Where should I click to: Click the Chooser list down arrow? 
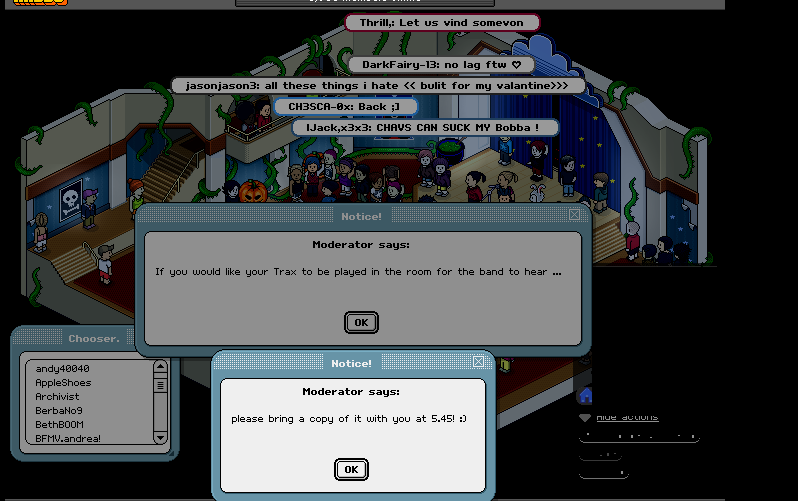coord(160,438)
